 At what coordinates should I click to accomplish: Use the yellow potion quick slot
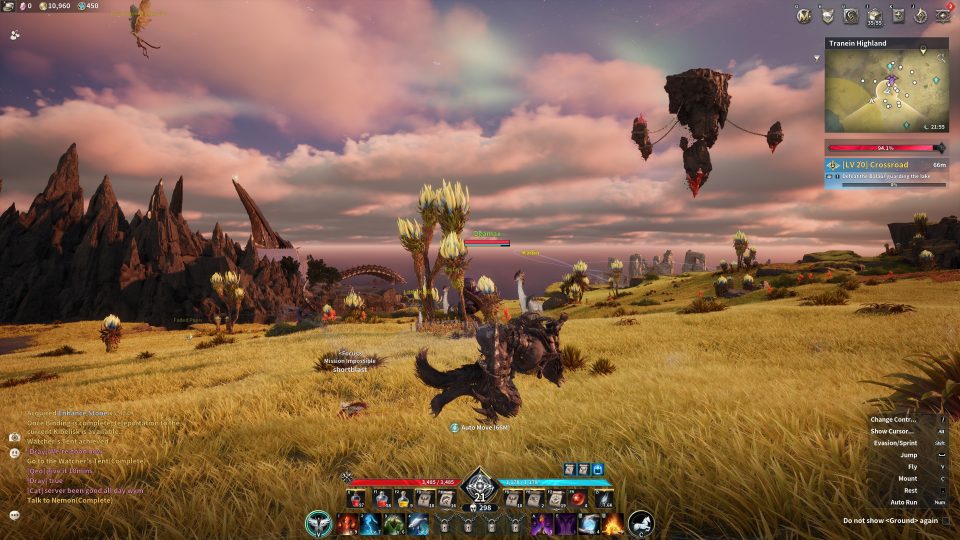(400, 498)
